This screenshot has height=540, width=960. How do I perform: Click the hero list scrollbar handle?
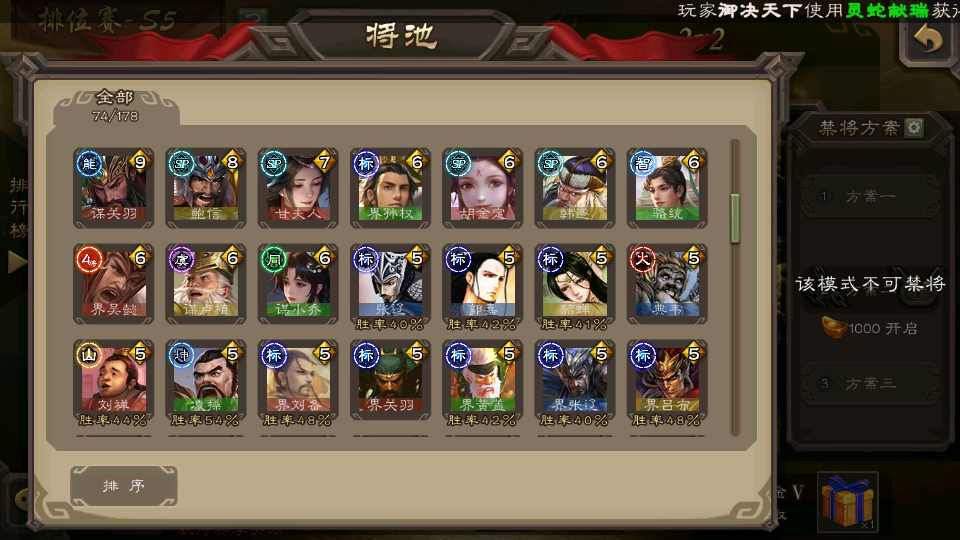736,218
